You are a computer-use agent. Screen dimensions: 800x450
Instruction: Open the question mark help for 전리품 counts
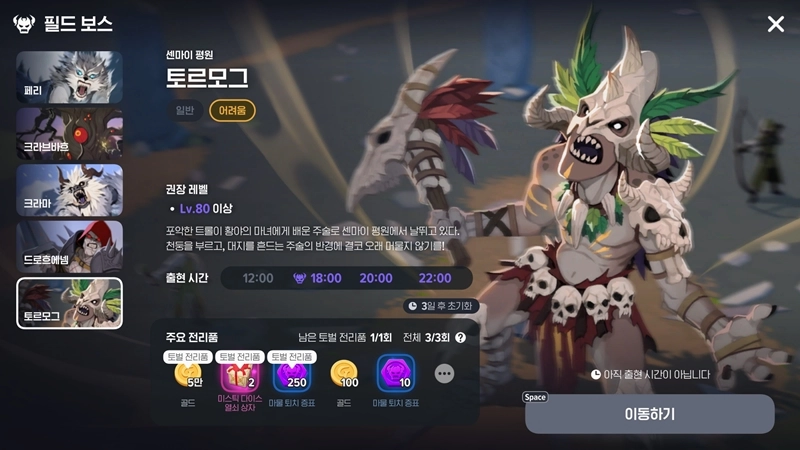(x=461, y=338)
